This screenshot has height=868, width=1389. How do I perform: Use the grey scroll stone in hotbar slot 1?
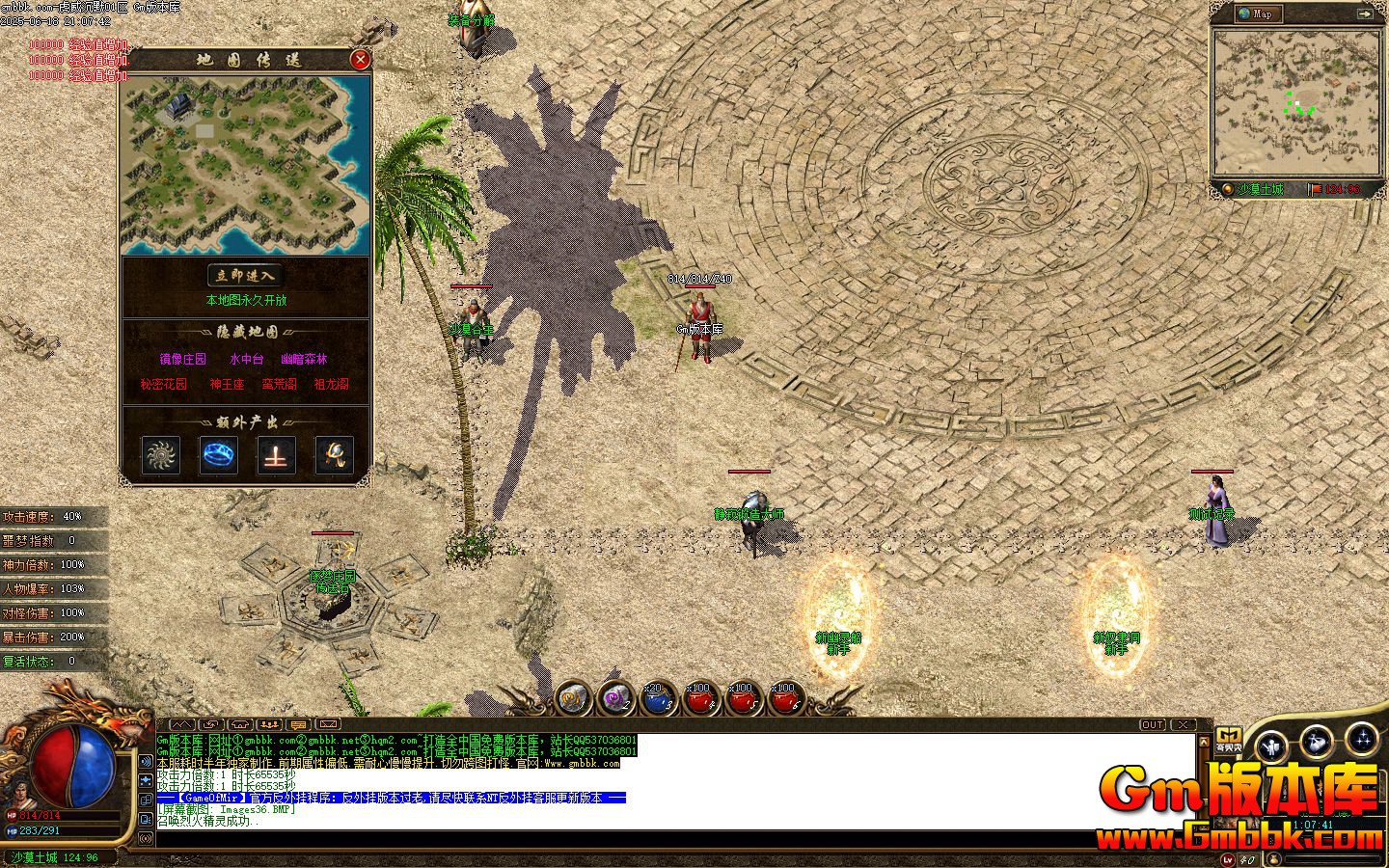(573, 696)
